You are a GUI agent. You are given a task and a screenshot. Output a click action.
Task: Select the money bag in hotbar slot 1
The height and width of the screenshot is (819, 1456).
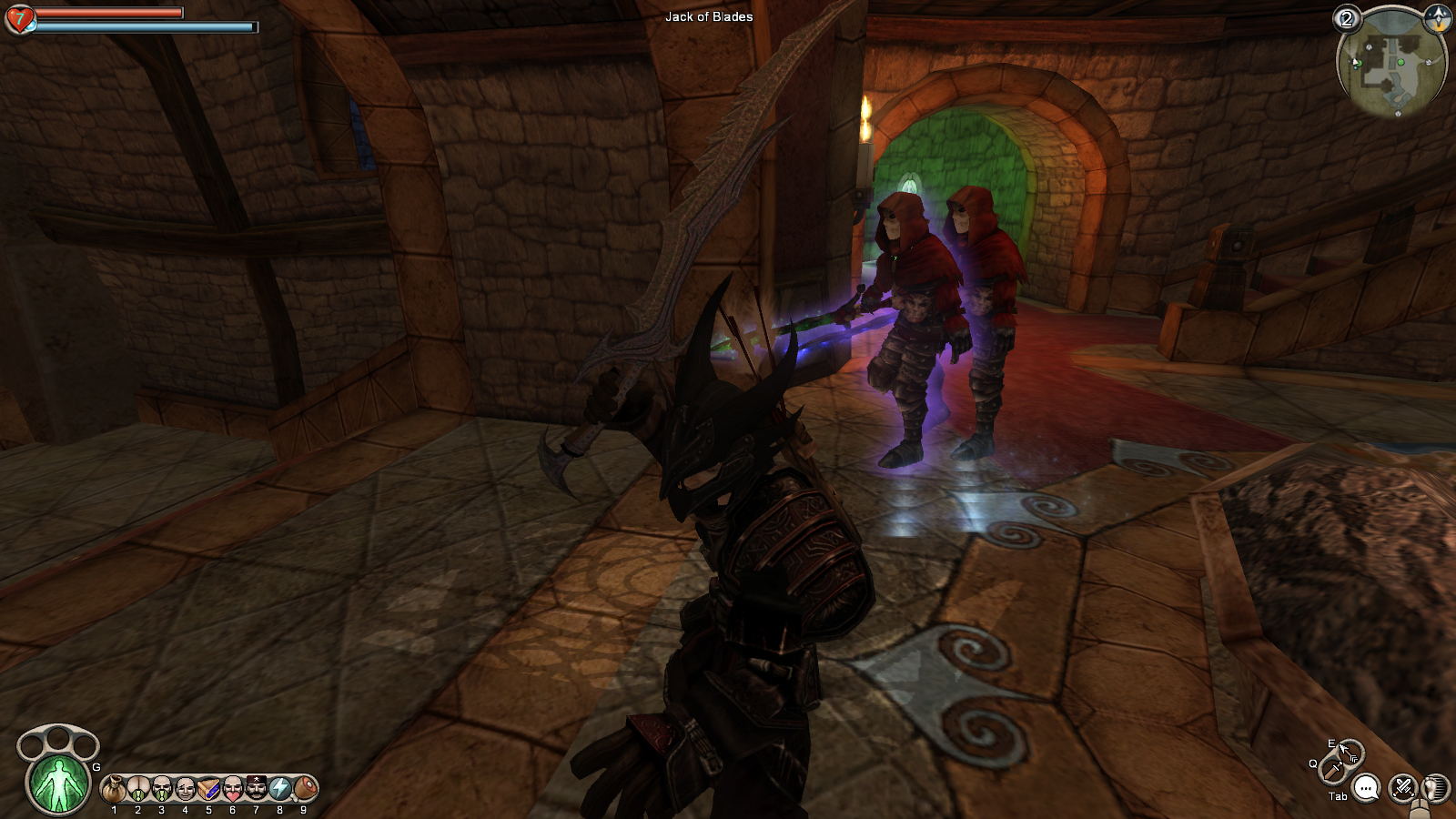(x=114, y=788)
